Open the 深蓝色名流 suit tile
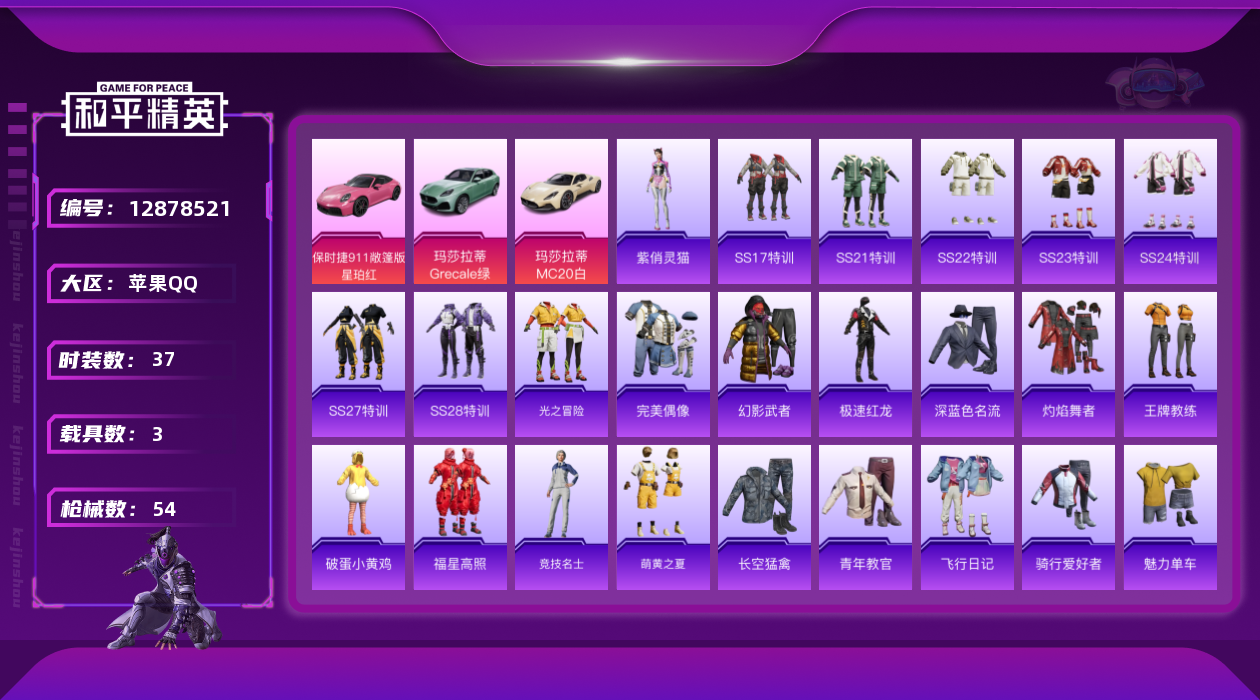 967,364
